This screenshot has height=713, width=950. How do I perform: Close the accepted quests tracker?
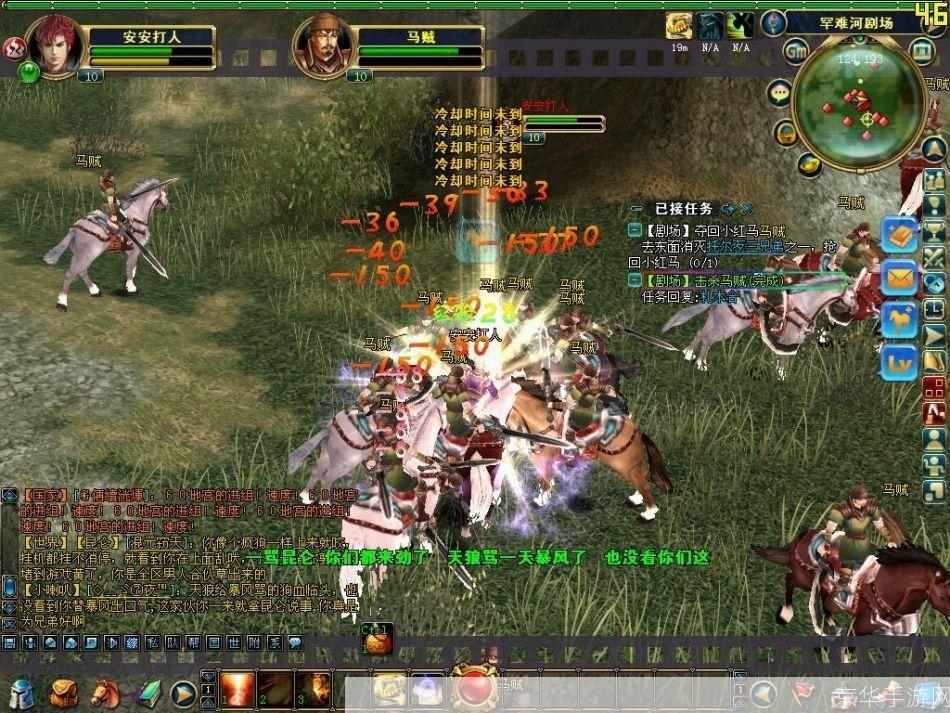coord(746,208)
